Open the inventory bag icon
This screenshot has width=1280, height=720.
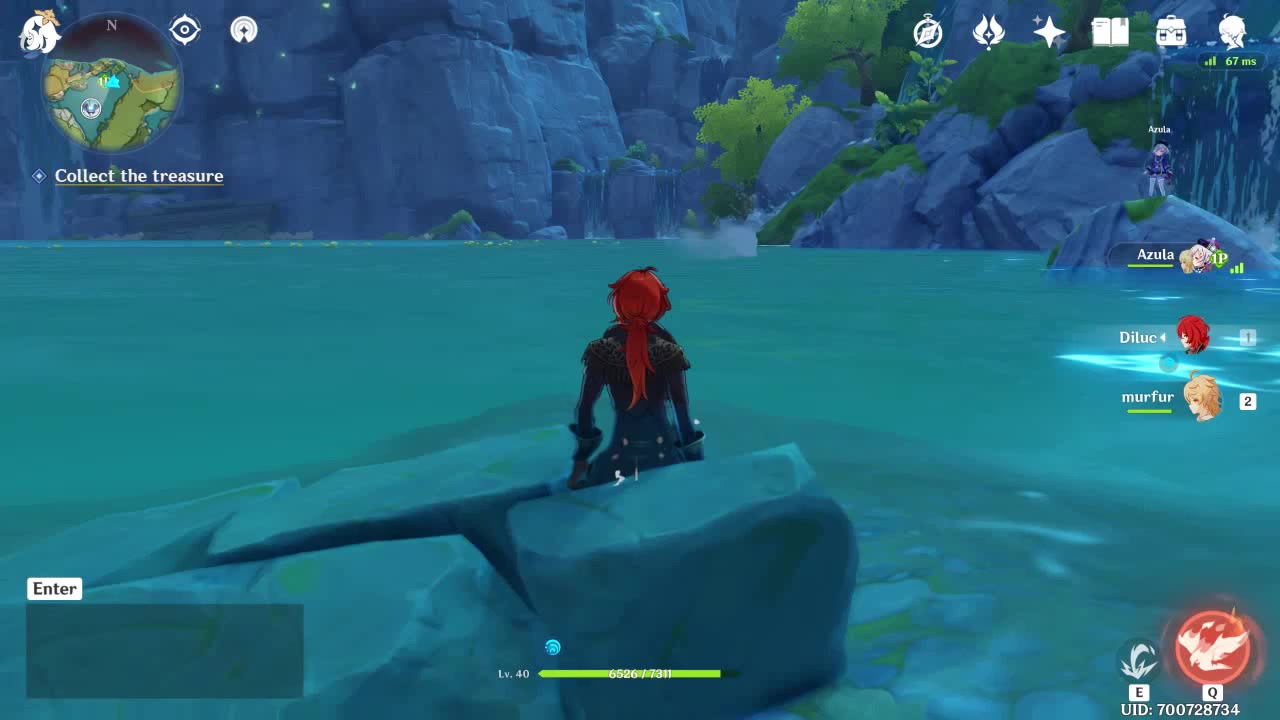pos(1171,32)
